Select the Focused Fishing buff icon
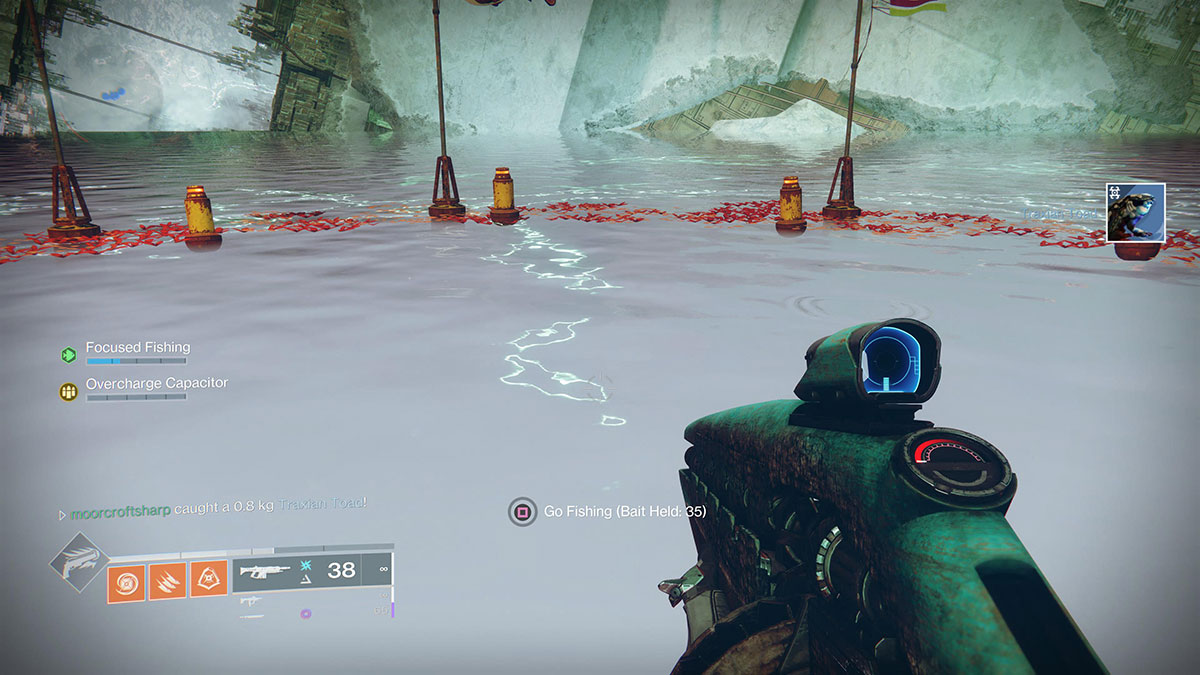Screen dimensions: 1200x675 (x=68, y=354)
